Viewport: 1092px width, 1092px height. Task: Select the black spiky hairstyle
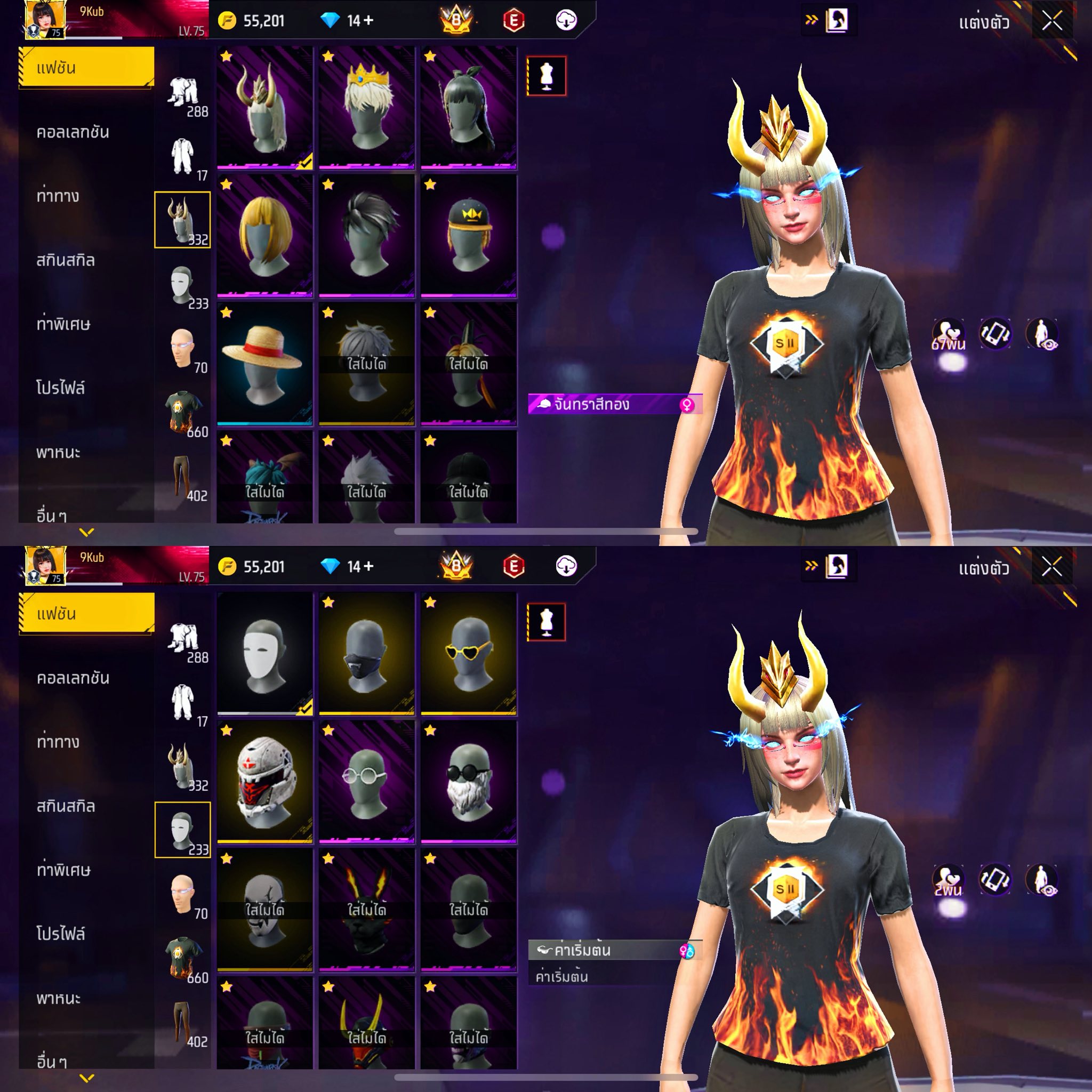(x=366, y=235)
